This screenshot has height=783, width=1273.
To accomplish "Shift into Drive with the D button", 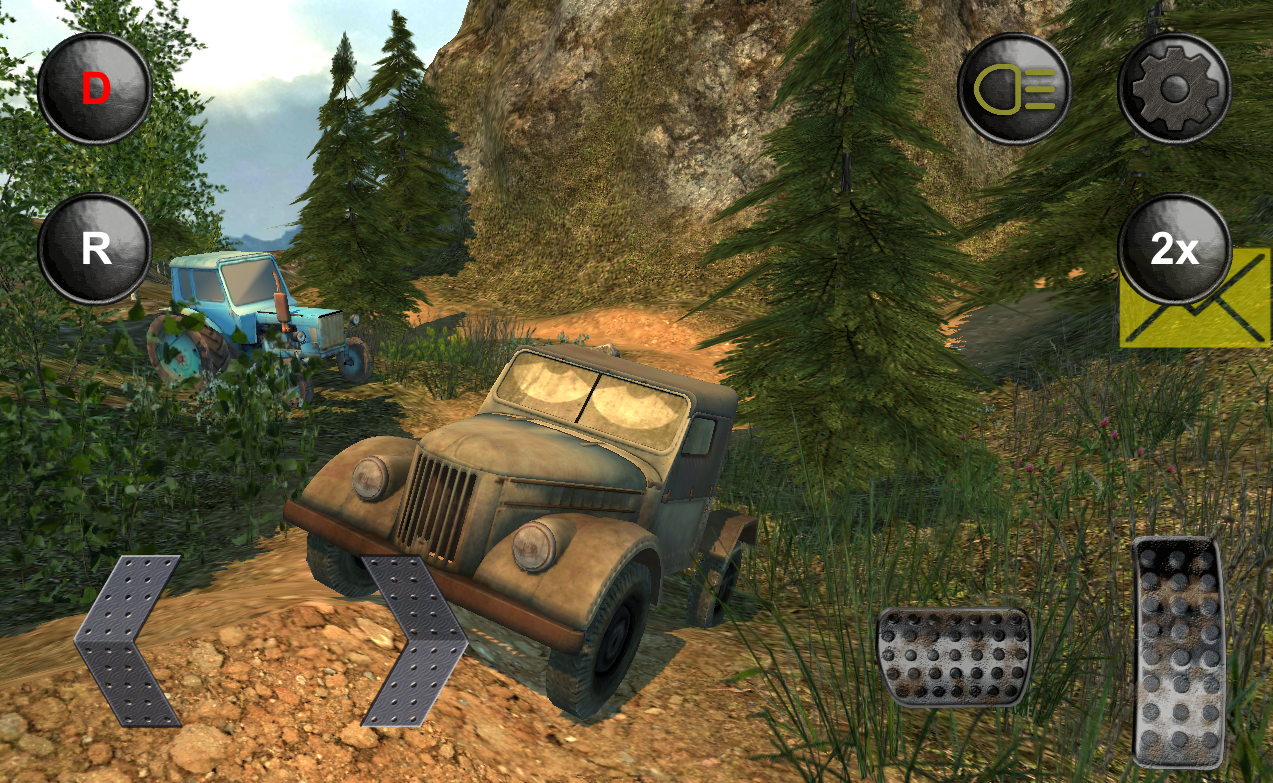I will [95, 89].
